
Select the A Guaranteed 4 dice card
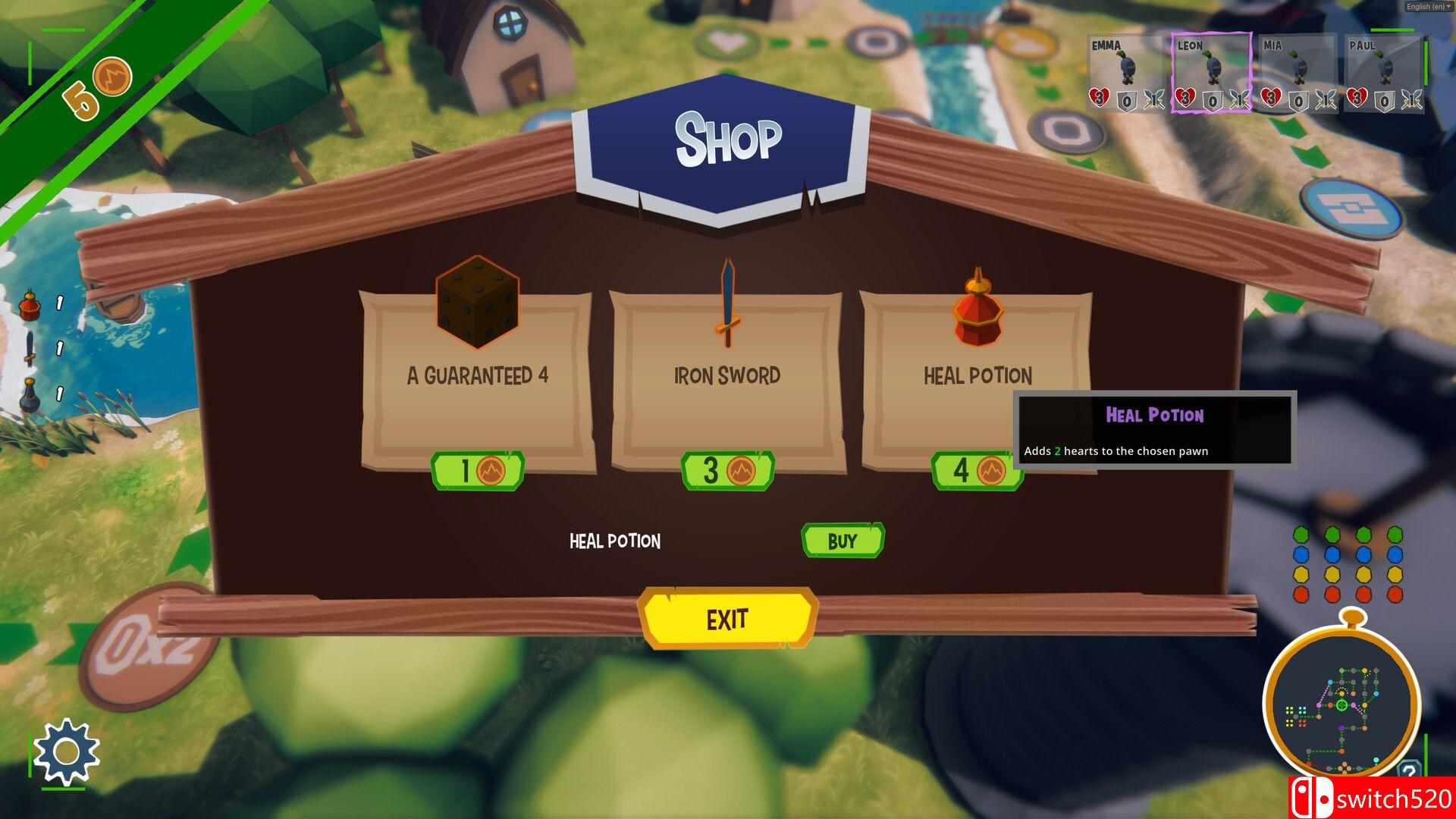[x=477, y=375]
